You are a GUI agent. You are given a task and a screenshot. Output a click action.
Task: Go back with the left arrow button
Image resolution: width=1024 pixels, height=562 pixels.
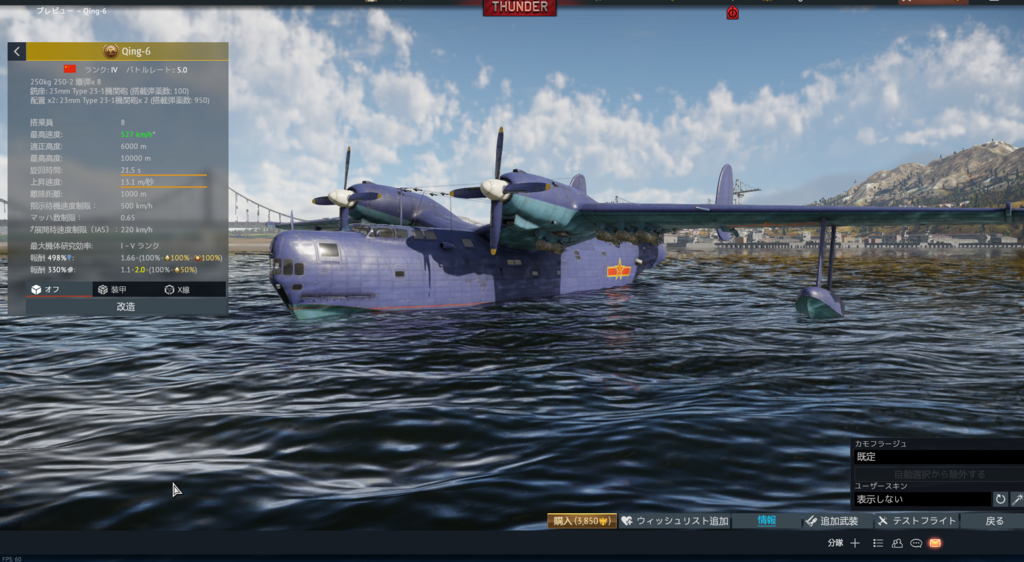(x=17, y=51)
